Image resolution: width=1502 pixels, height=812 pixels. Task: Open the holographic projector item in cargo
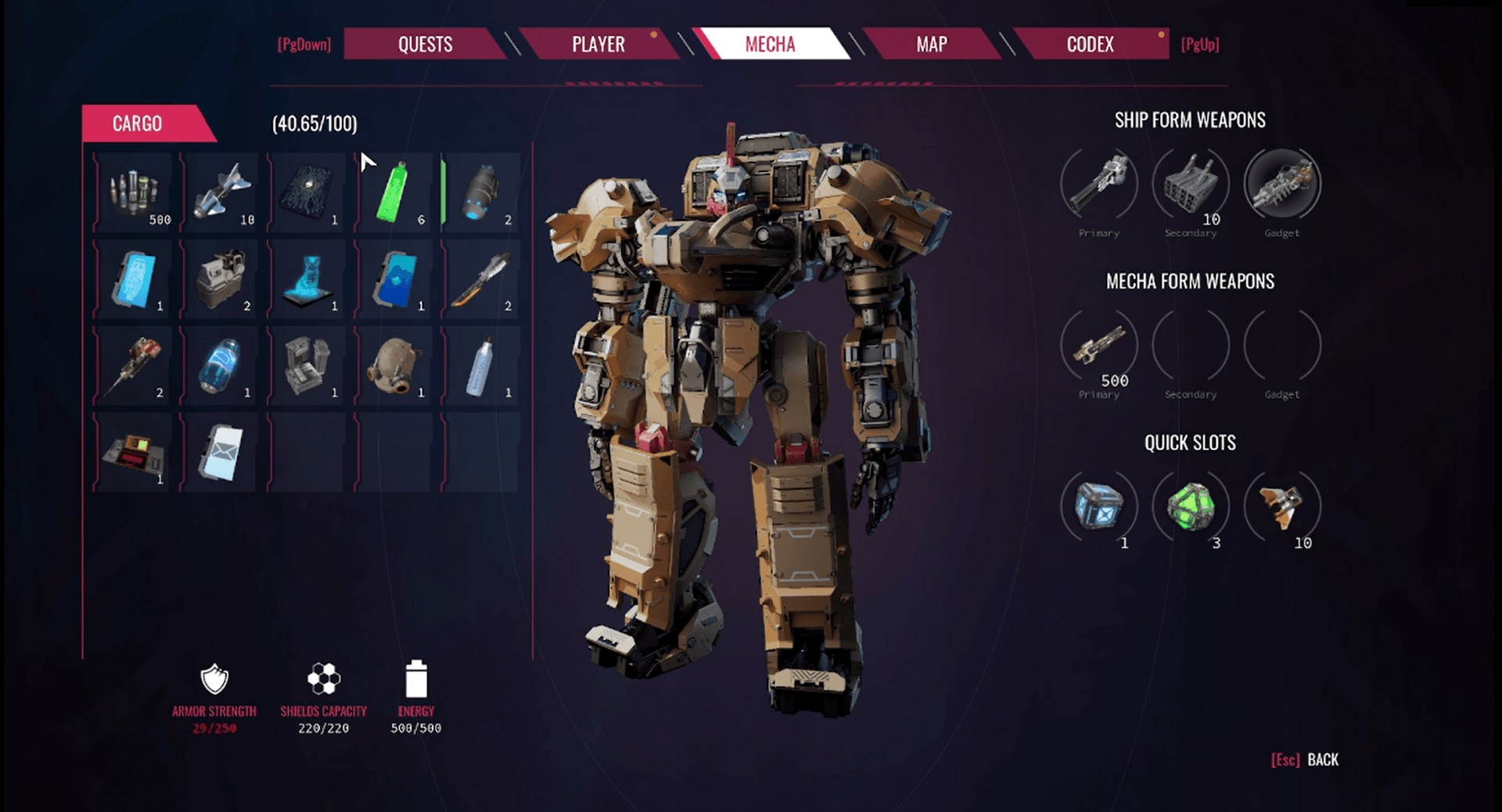pyautogui.click(x=307, y=278)
